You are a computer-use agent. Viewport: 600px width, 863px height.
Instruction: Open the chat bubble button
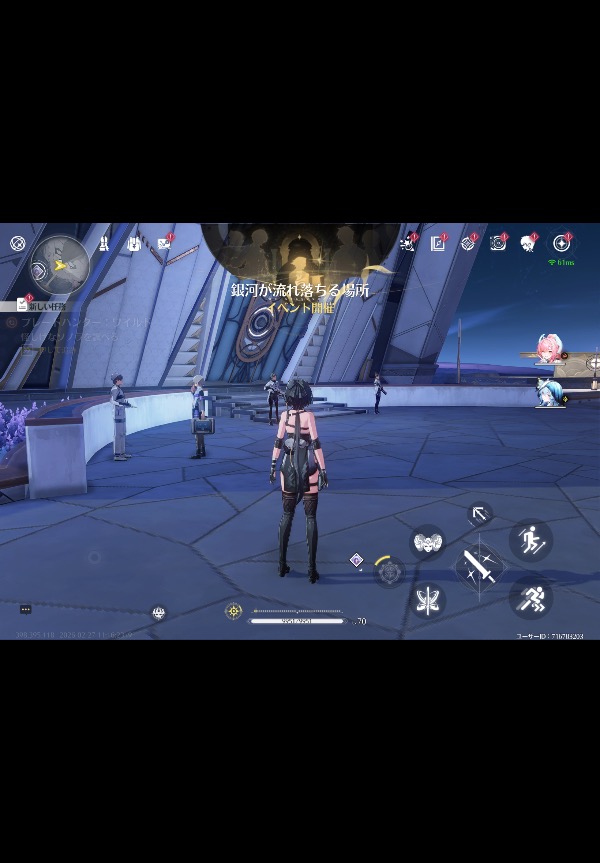[26, 609]
